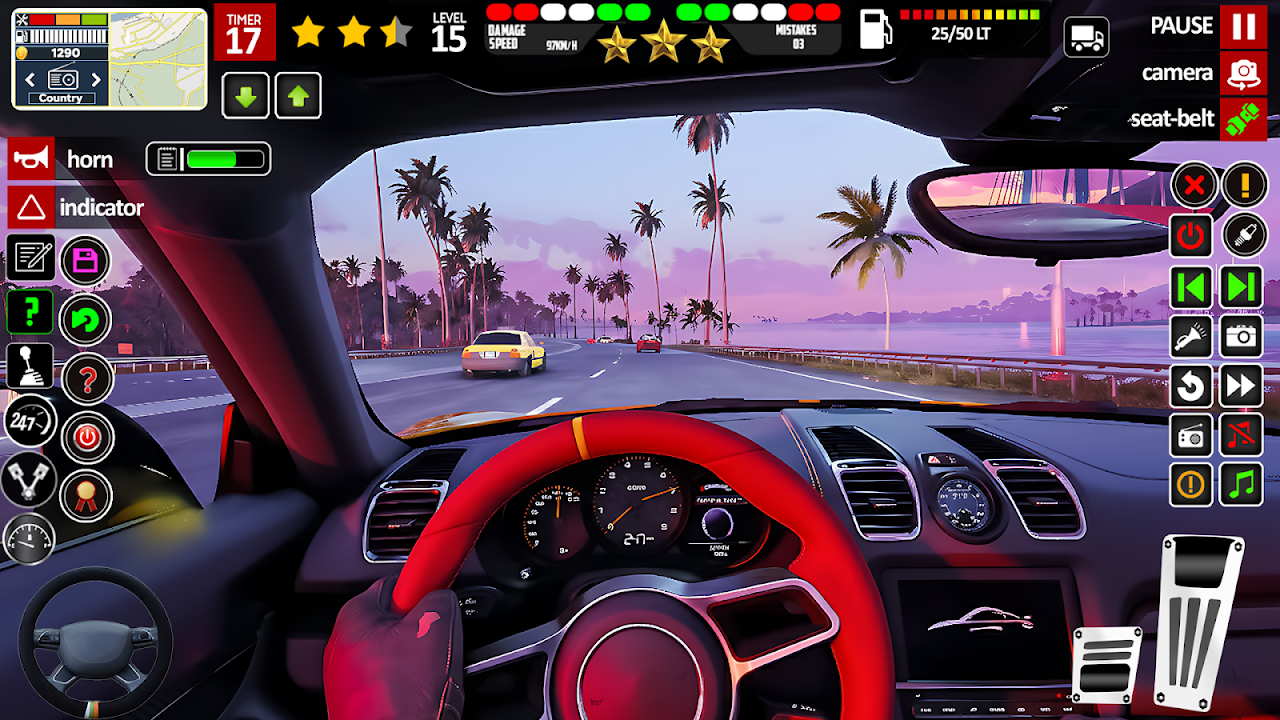Fasten the seat-belt
Screen dimensions: 1280x720
1243,119
